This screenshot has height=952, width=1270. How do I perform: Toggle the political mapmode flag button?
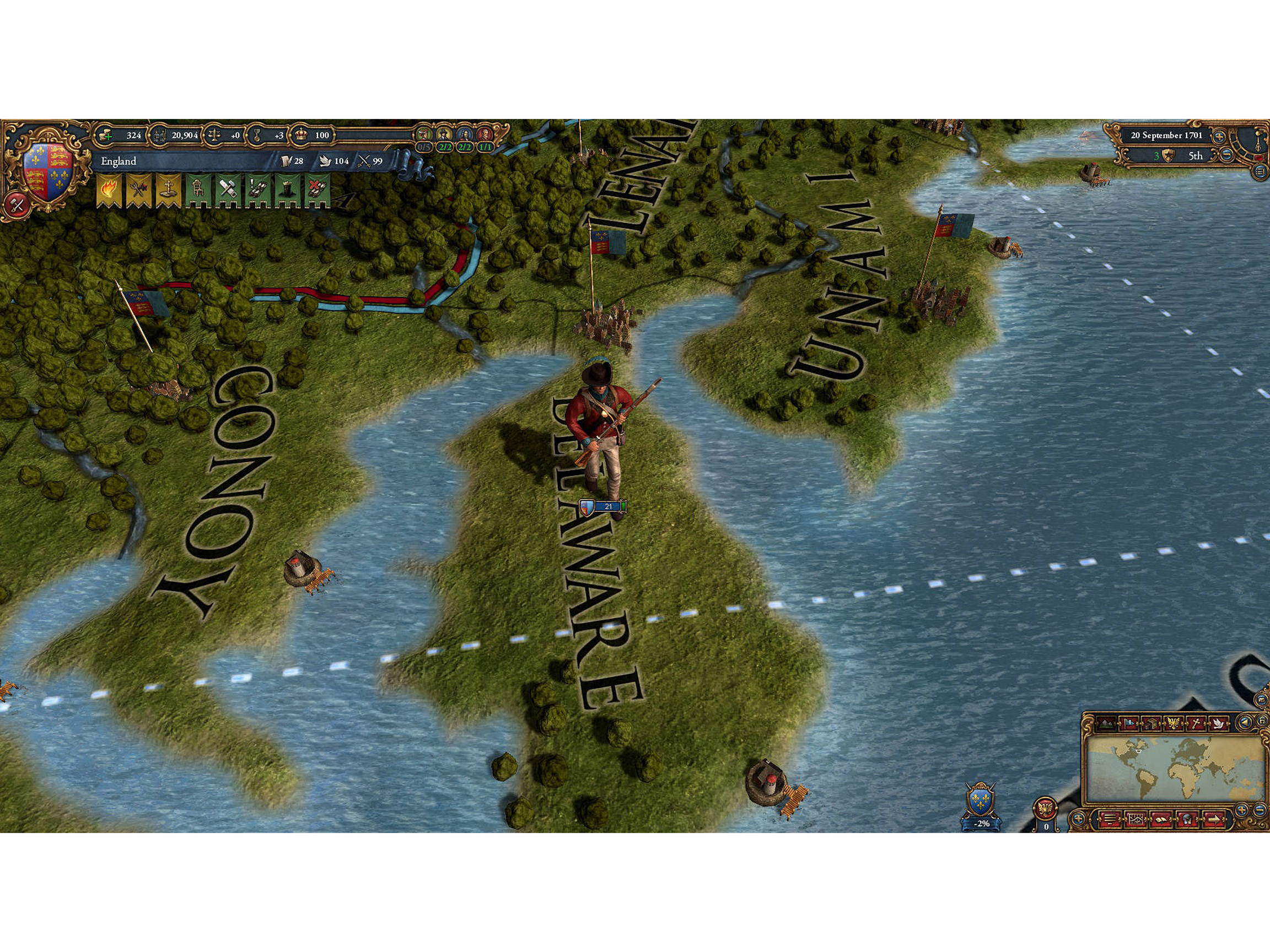pyautogui.click(x=1129, y=723)
